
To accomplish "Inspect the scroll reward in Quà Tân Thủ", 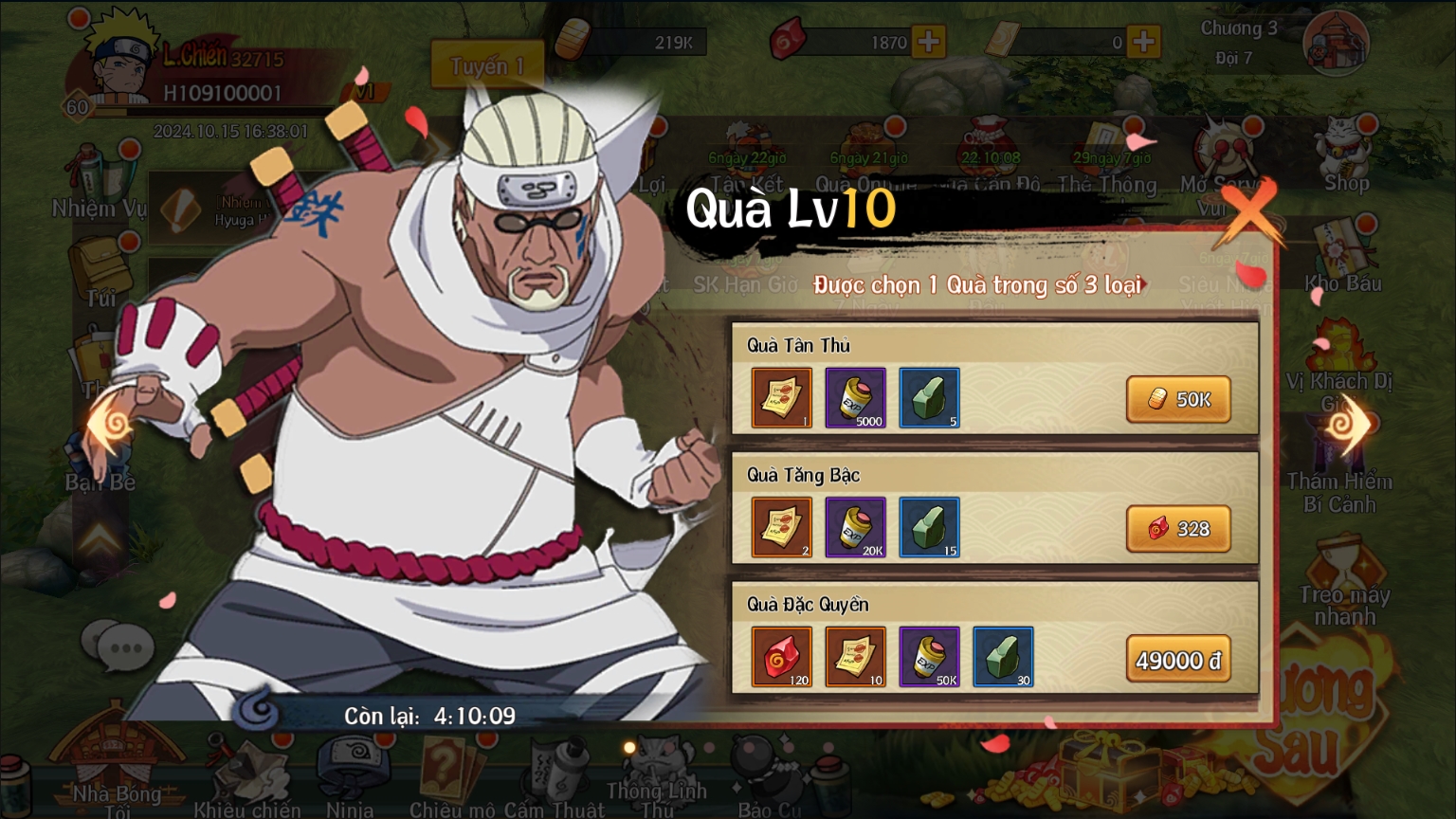I will click(x=781, y=398).
